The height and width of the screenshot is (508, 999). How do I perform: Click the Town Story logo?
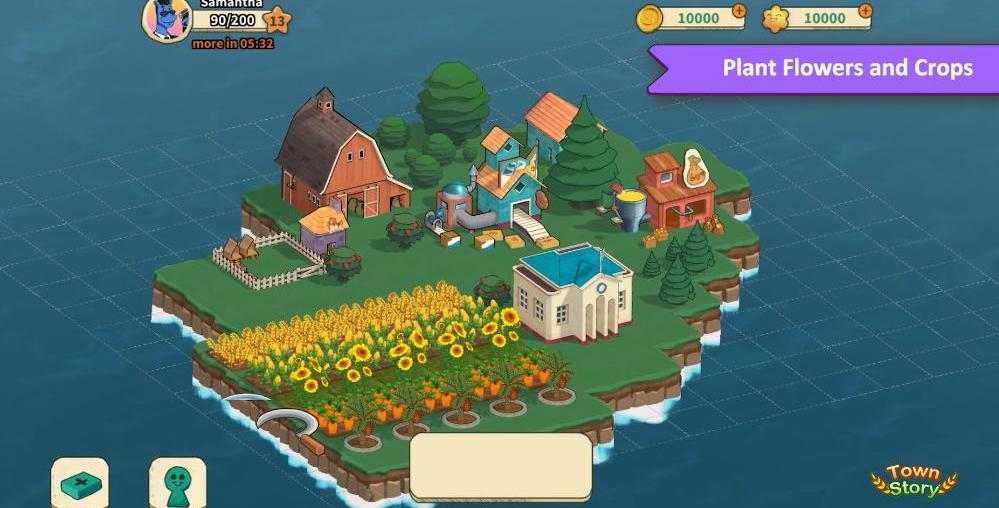pos(913,481)
